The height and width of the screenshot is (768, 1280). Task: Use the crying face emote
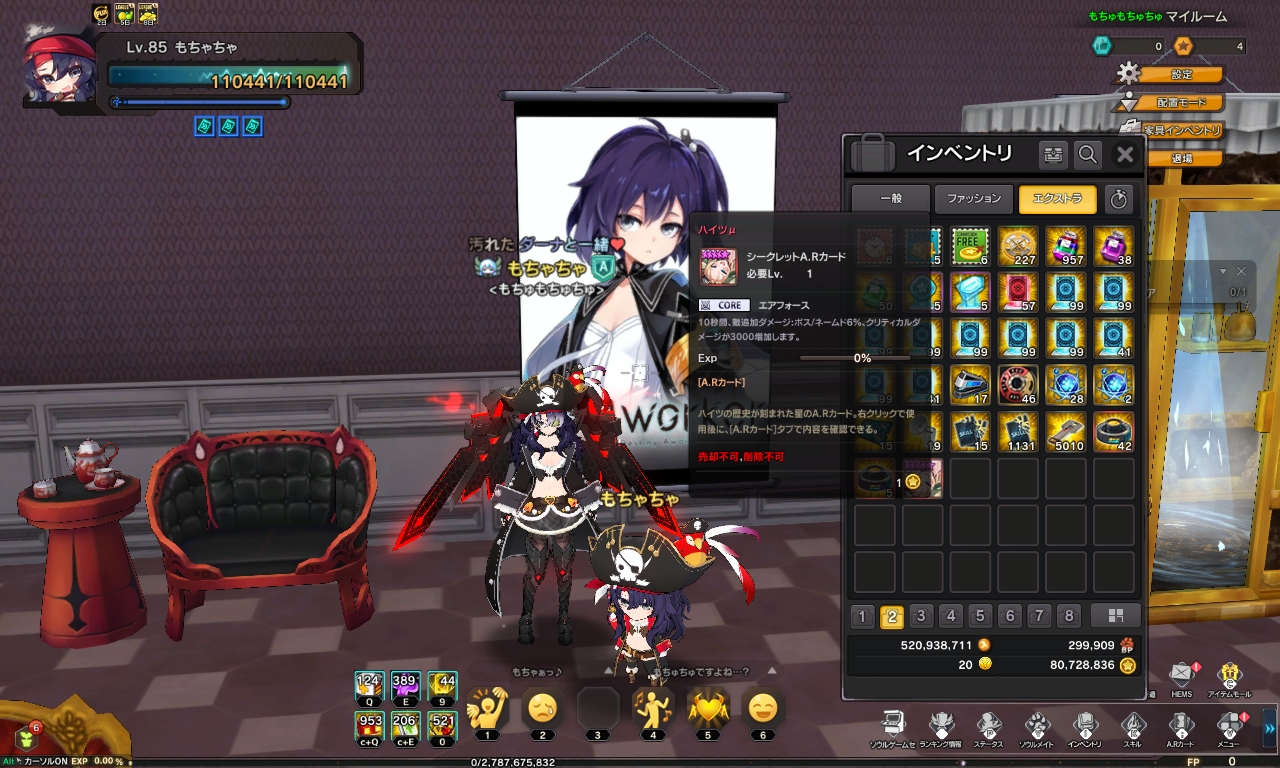pos(542,708)
